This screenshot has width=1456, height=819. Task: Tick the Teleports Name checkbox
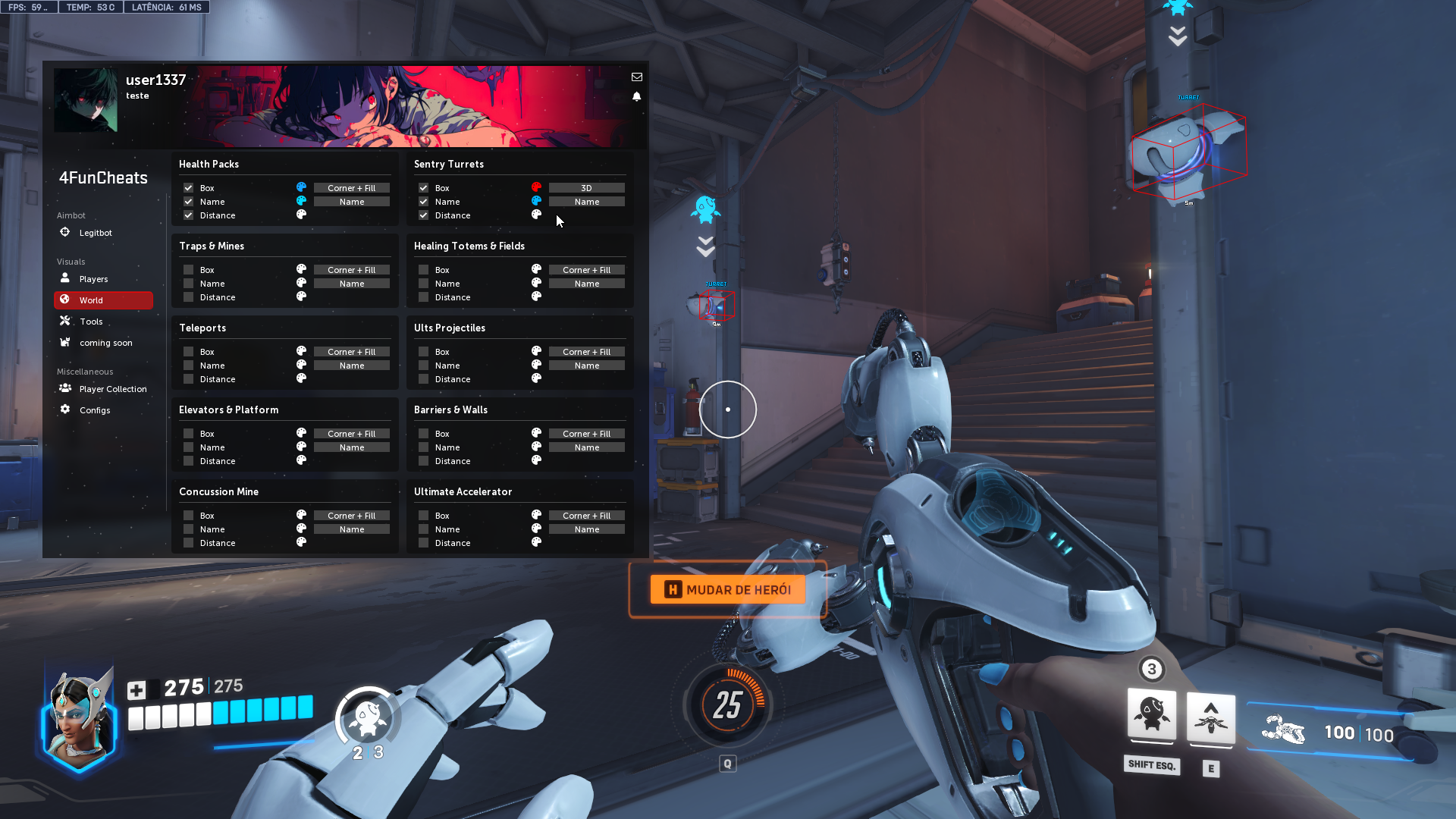point(189,366)
